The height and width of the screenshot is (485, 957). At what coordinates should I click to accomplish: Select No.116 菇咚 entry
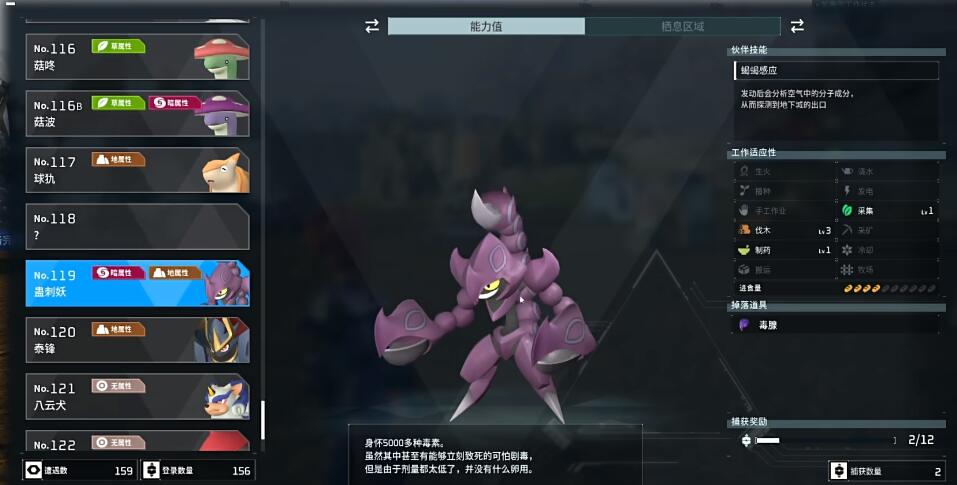coord(137,56)
